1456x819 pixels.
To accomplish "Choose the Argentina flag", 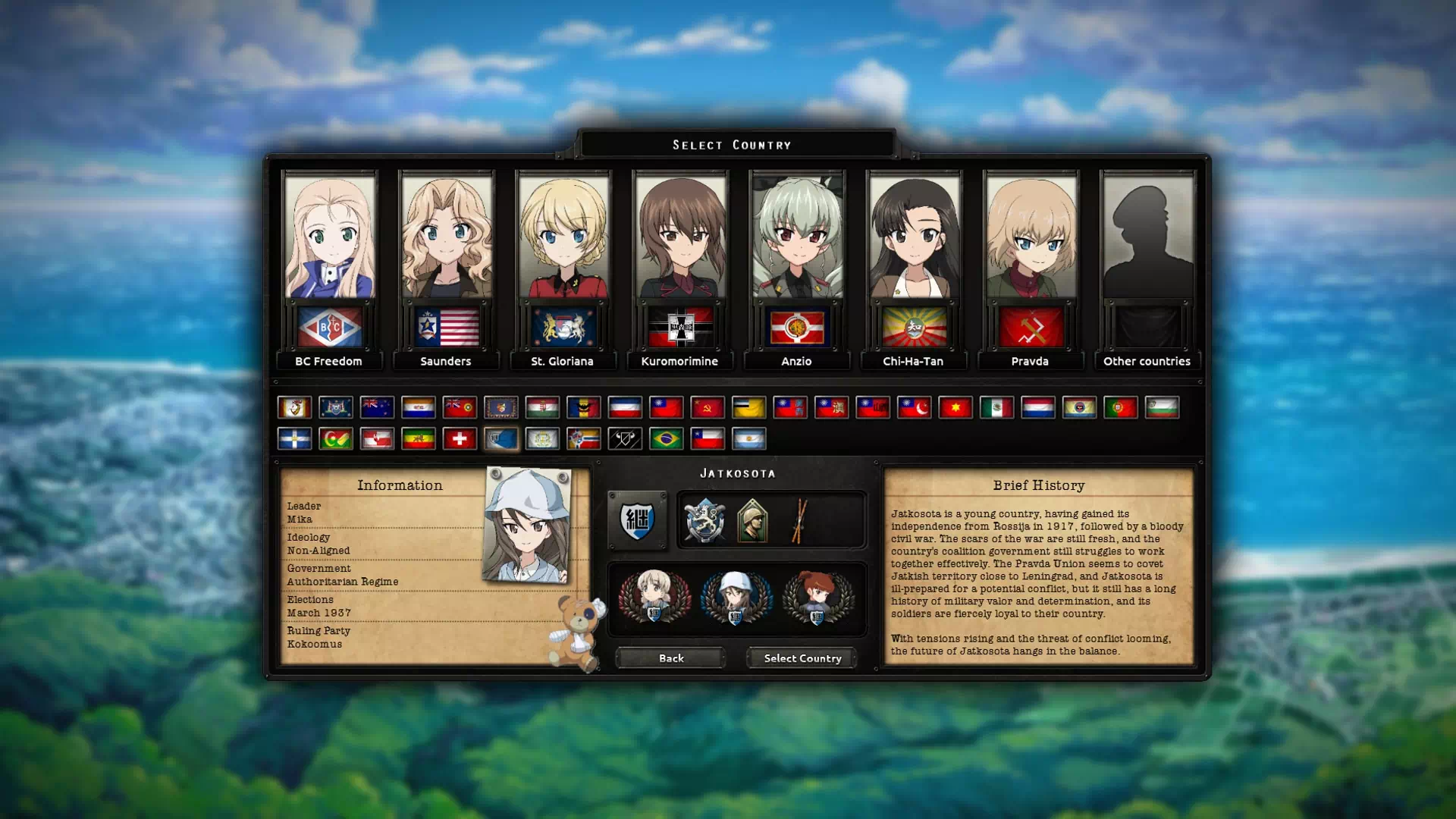I will [x=748, y=439].
